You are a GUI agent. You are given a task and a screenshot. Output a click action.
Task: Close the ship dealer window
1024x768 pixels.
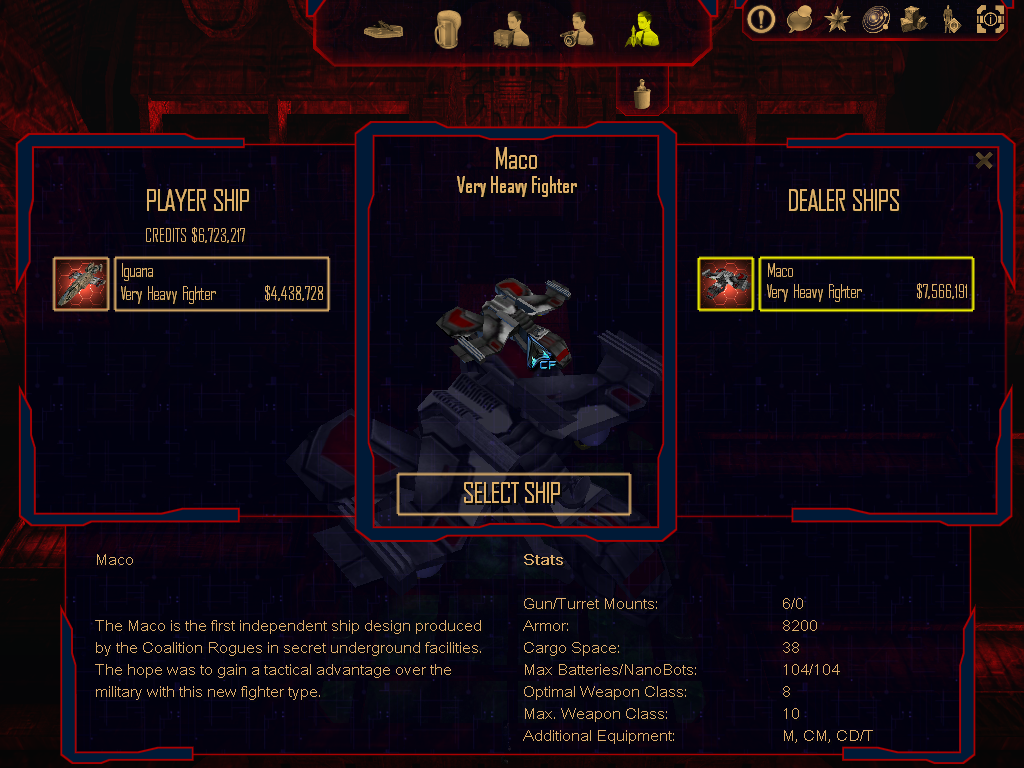coord(984,160)
